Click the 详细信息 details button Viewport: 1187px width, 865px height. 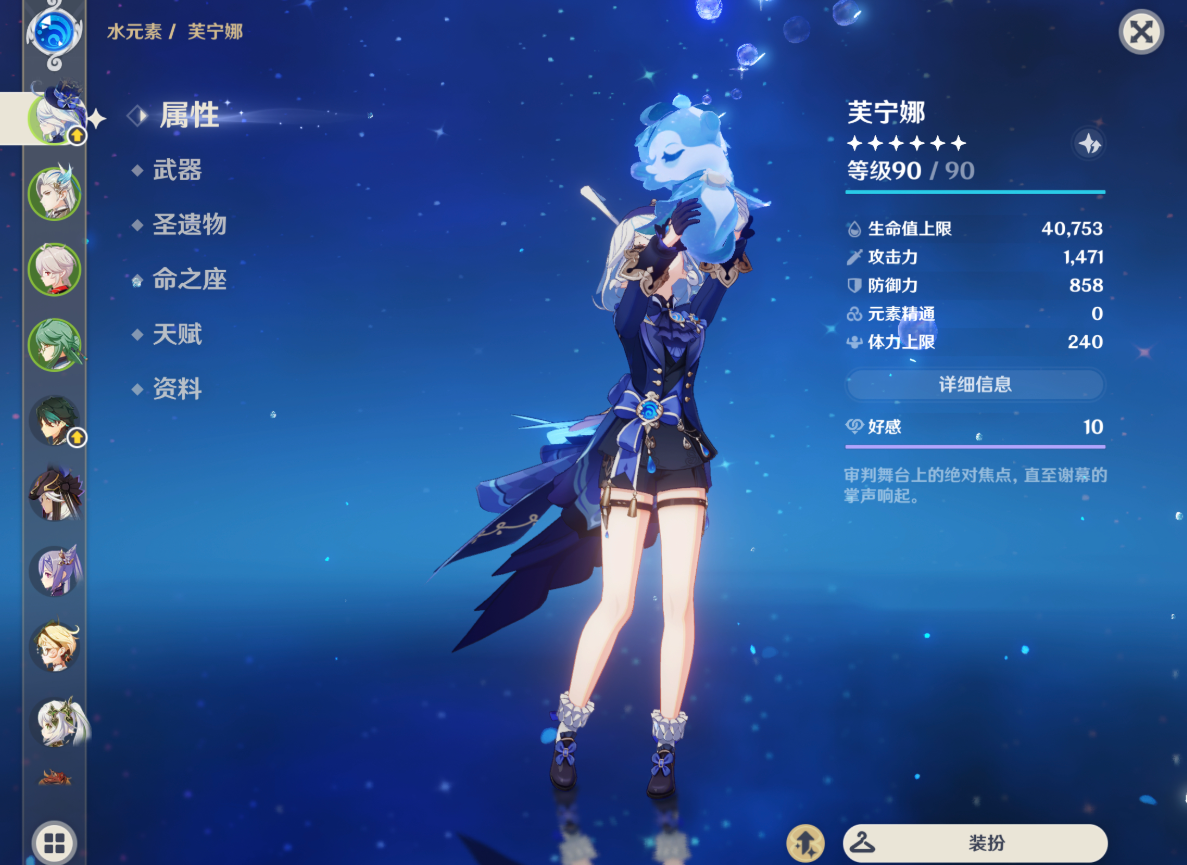point(975,384)
